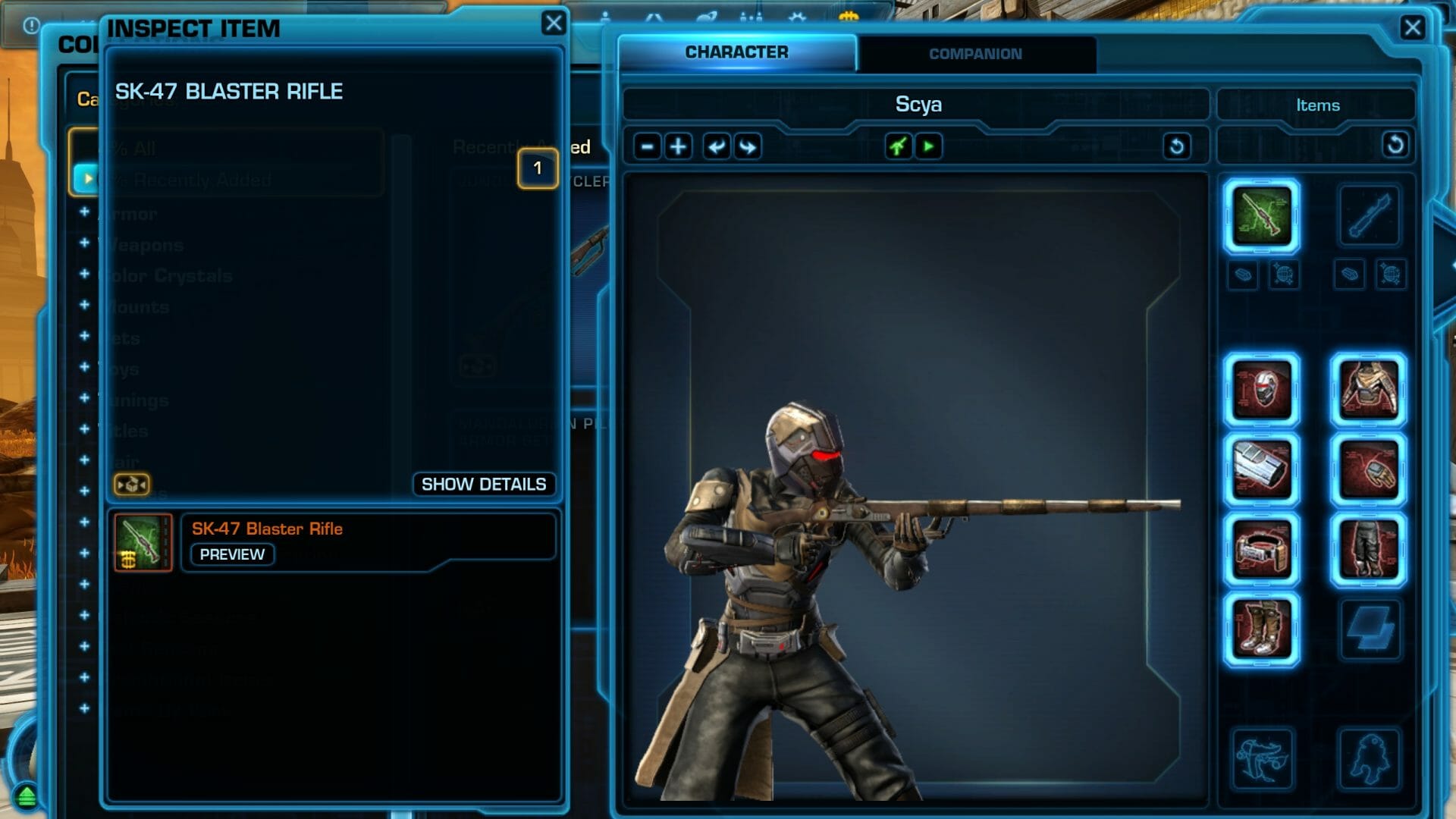Screen dimensions: 1456x819
Task: Switch to the Companion tab
Action: click(975, 54)
